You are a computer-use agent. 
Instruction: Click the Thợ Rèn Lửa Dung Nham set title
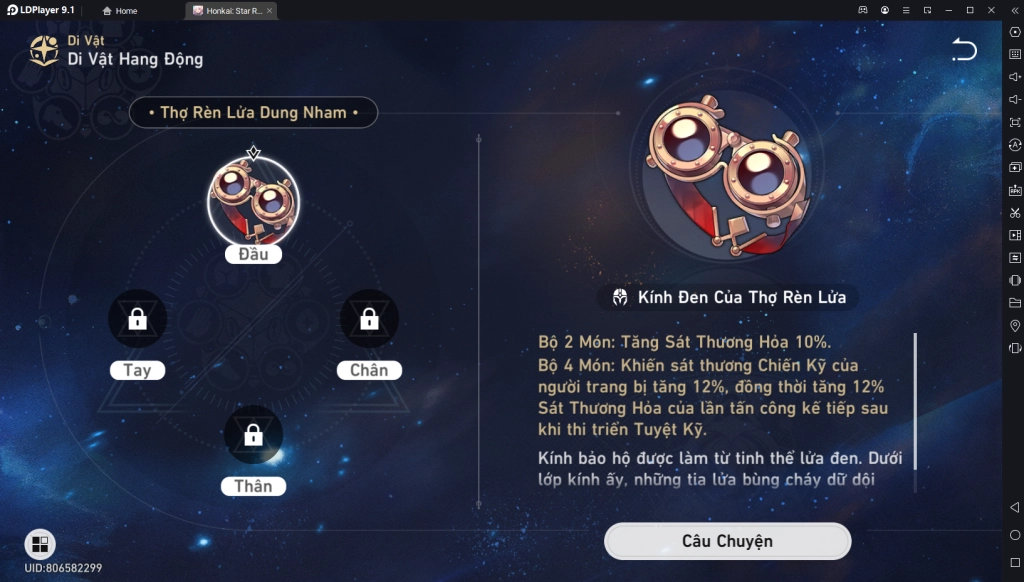tap(253, 113)
